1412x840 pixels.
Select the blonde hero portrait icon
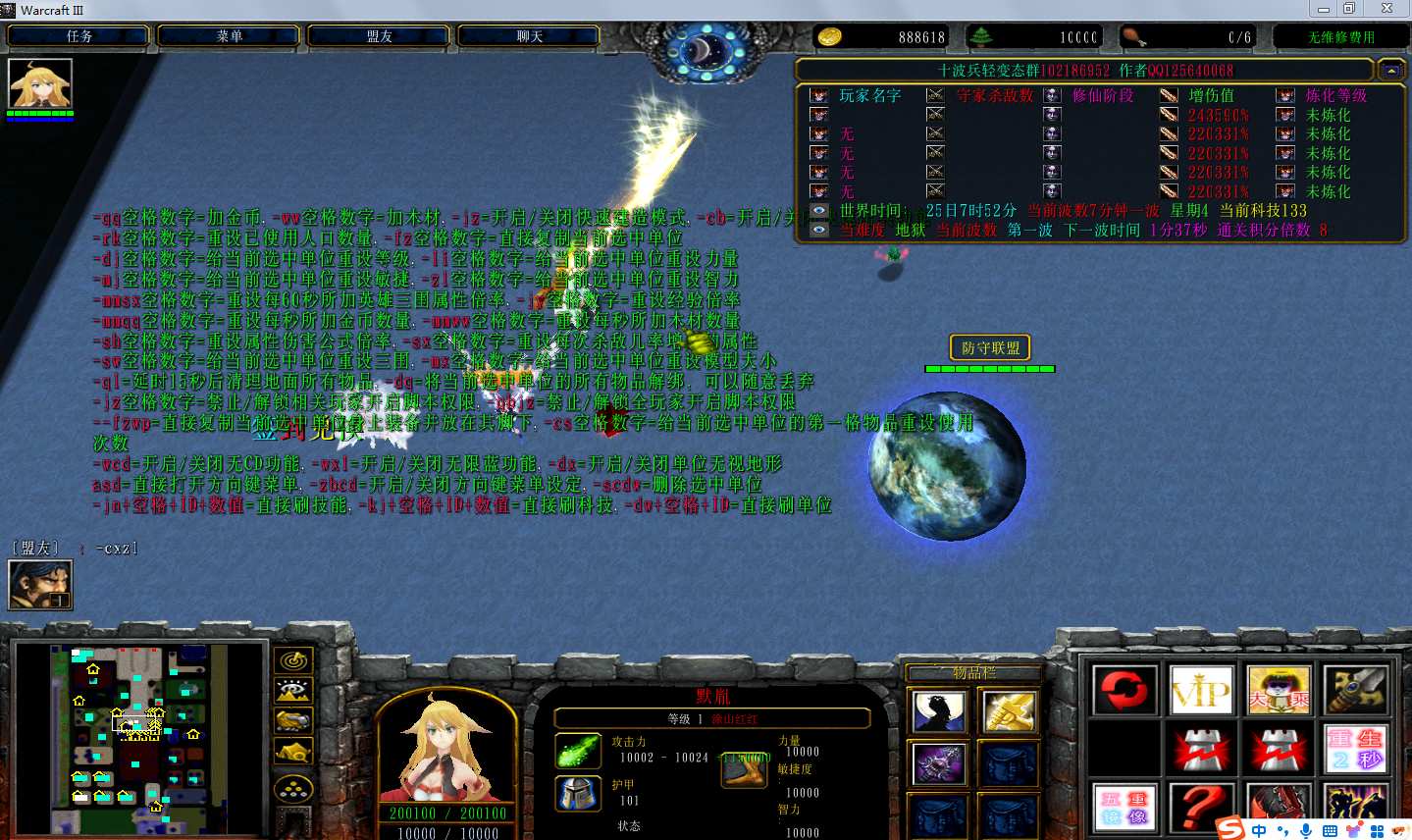40,84
